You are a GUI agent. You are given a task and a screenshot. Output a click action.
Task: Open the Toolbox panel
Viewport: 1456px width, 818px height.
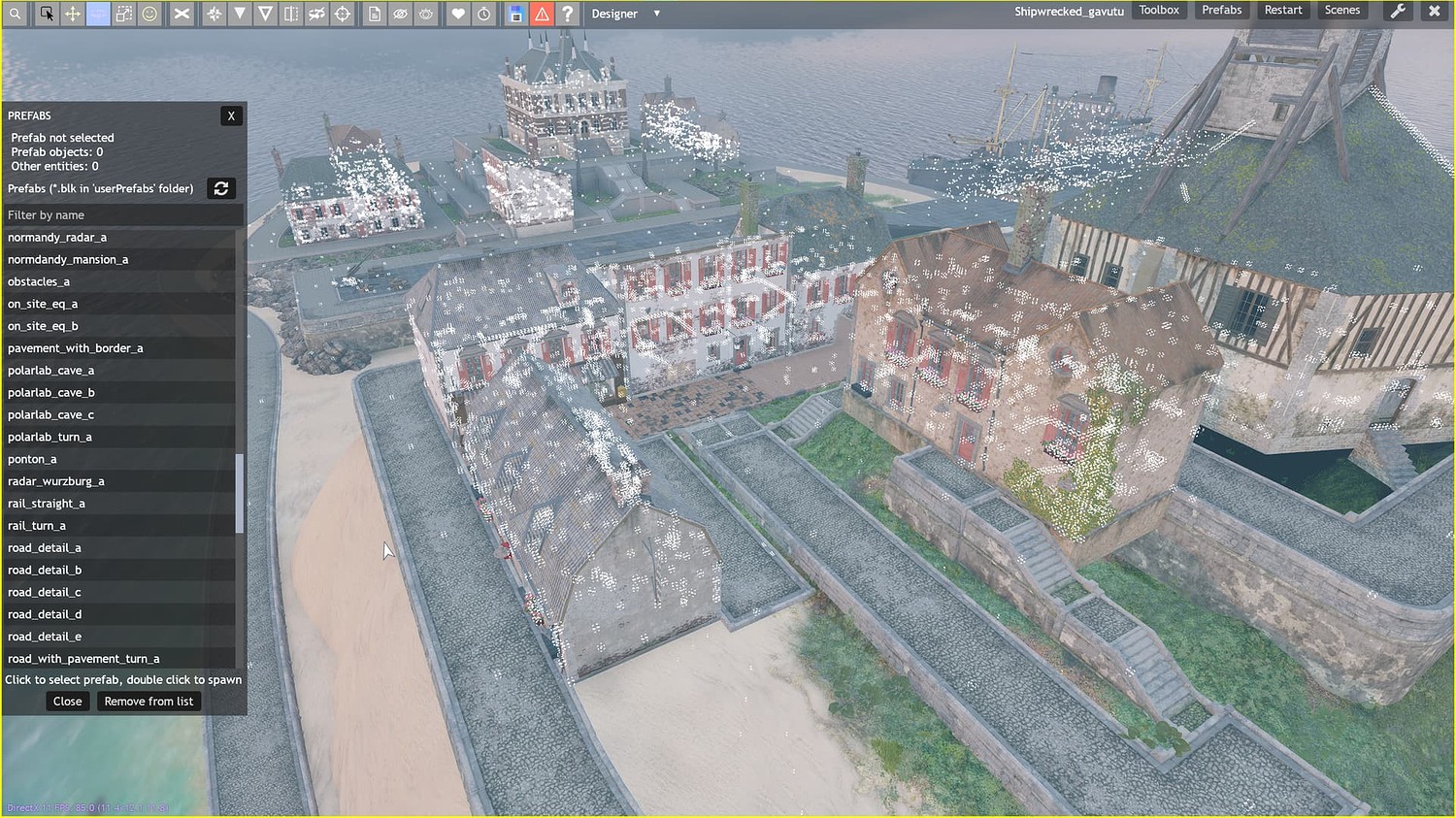(1159, 10)
